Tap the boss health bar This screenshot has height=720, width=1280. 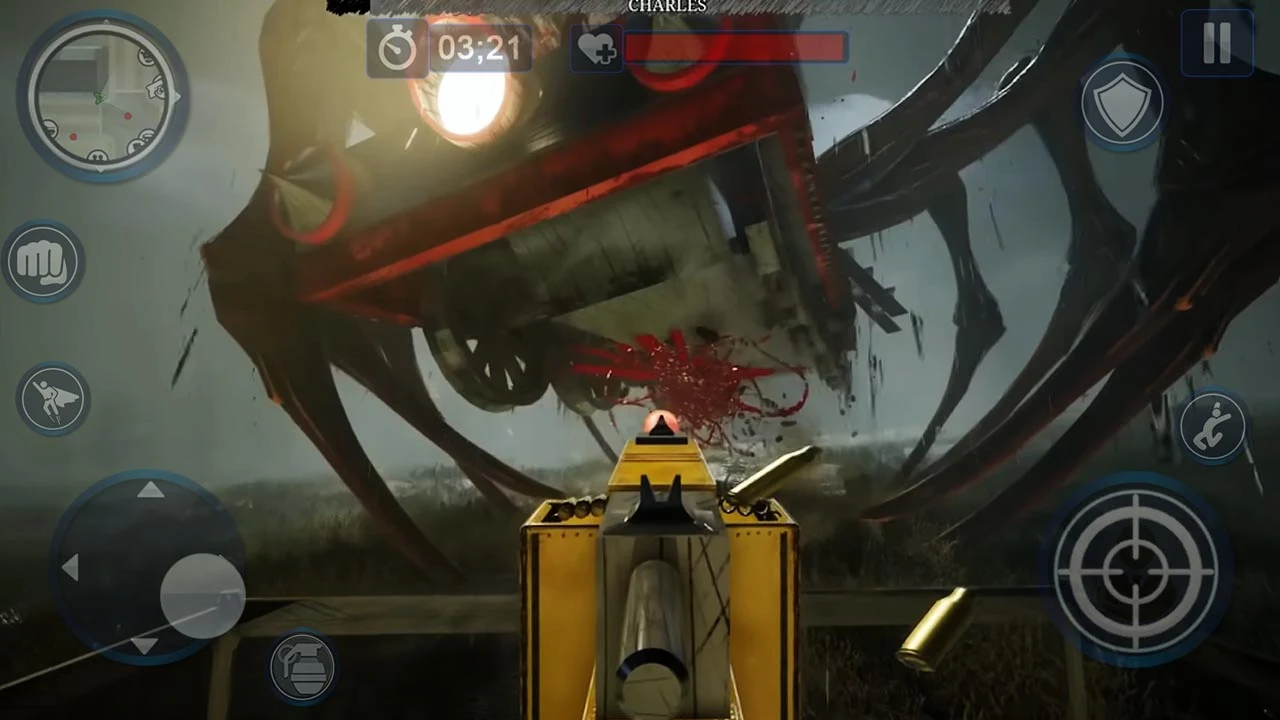pyautogui.click(x=737, y=47)
